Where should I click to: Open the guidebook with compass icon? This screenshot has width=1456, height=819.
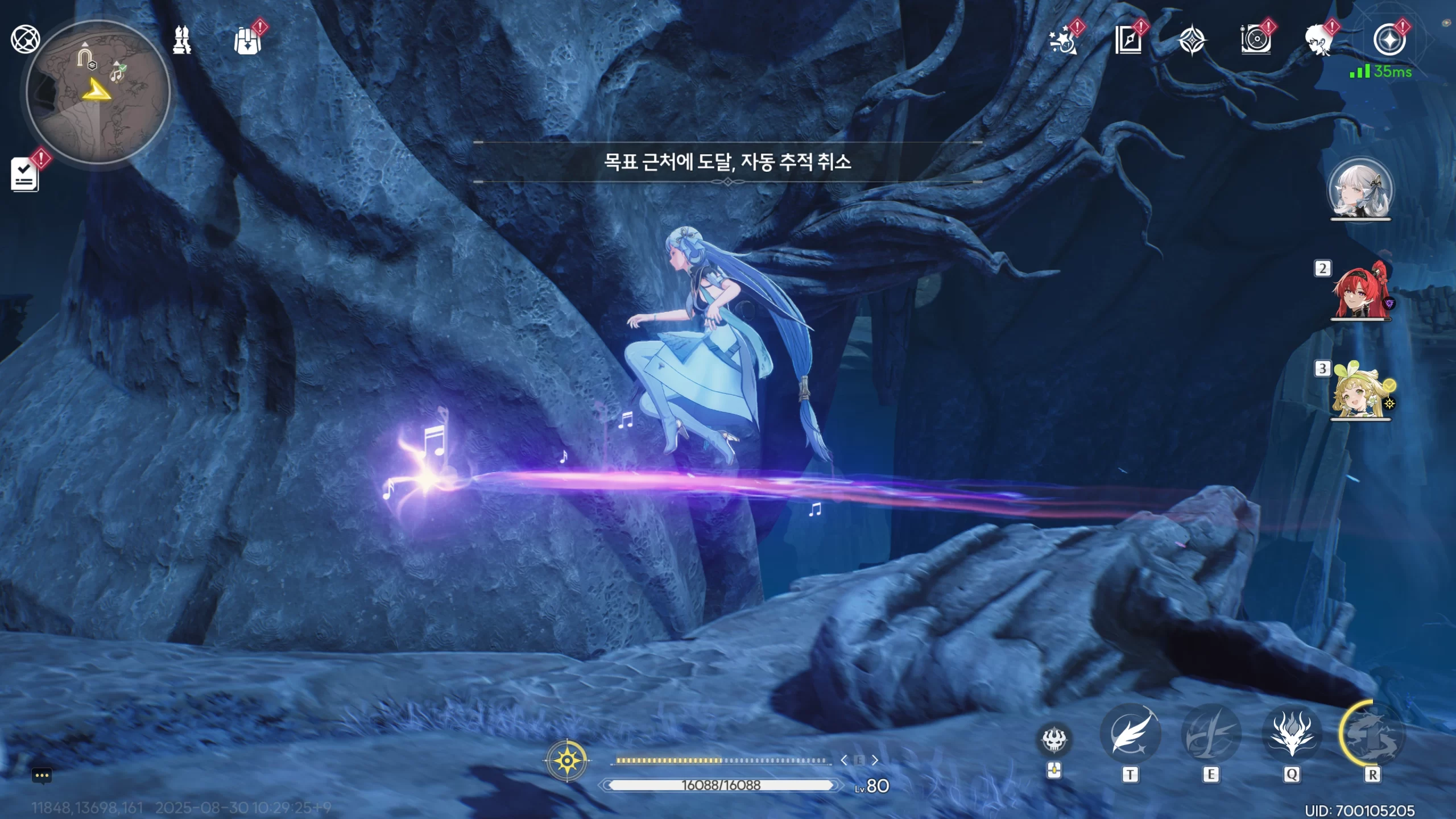(x=1128, y=41)
